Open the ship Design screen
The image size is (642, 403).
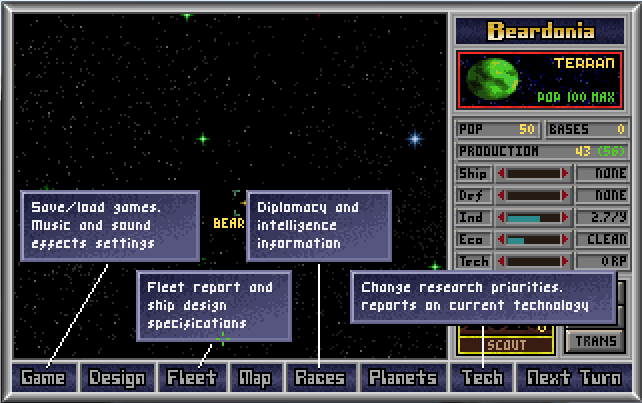point(117,377)
